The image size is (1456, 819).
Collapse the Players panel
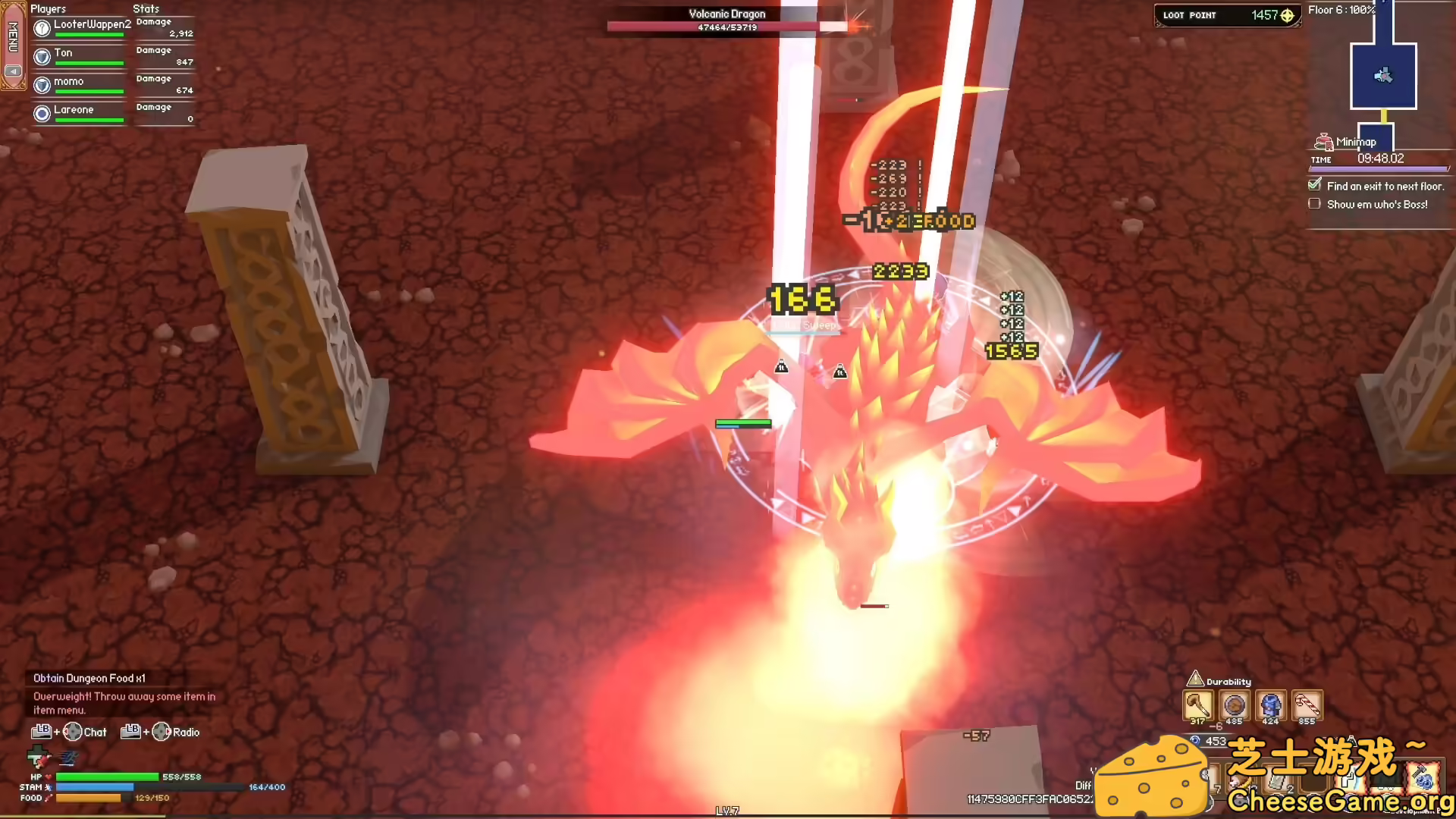click(x=49, y=8)
